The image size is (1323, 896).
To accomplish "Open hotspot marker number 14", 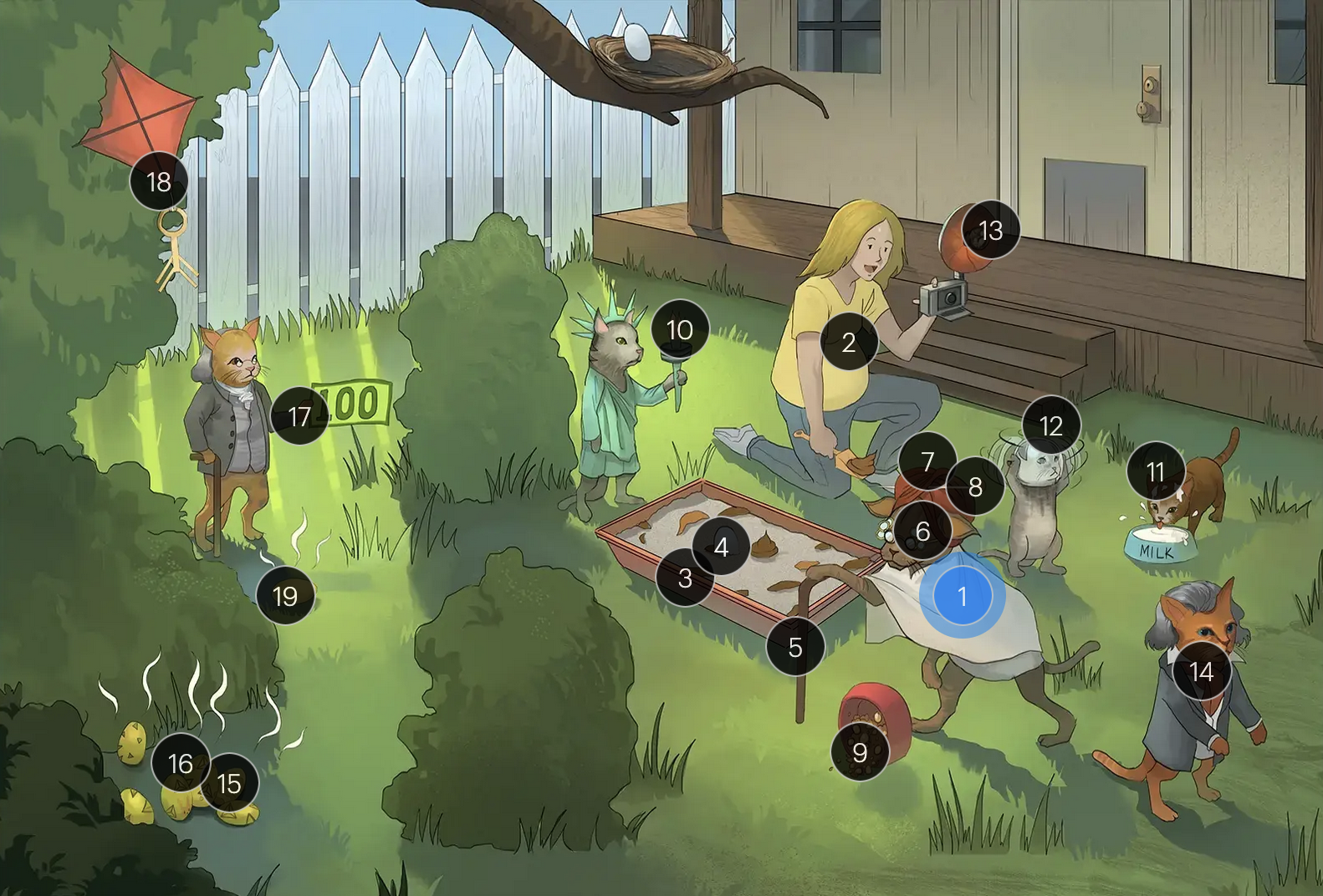I will (x=1201, y=671).
